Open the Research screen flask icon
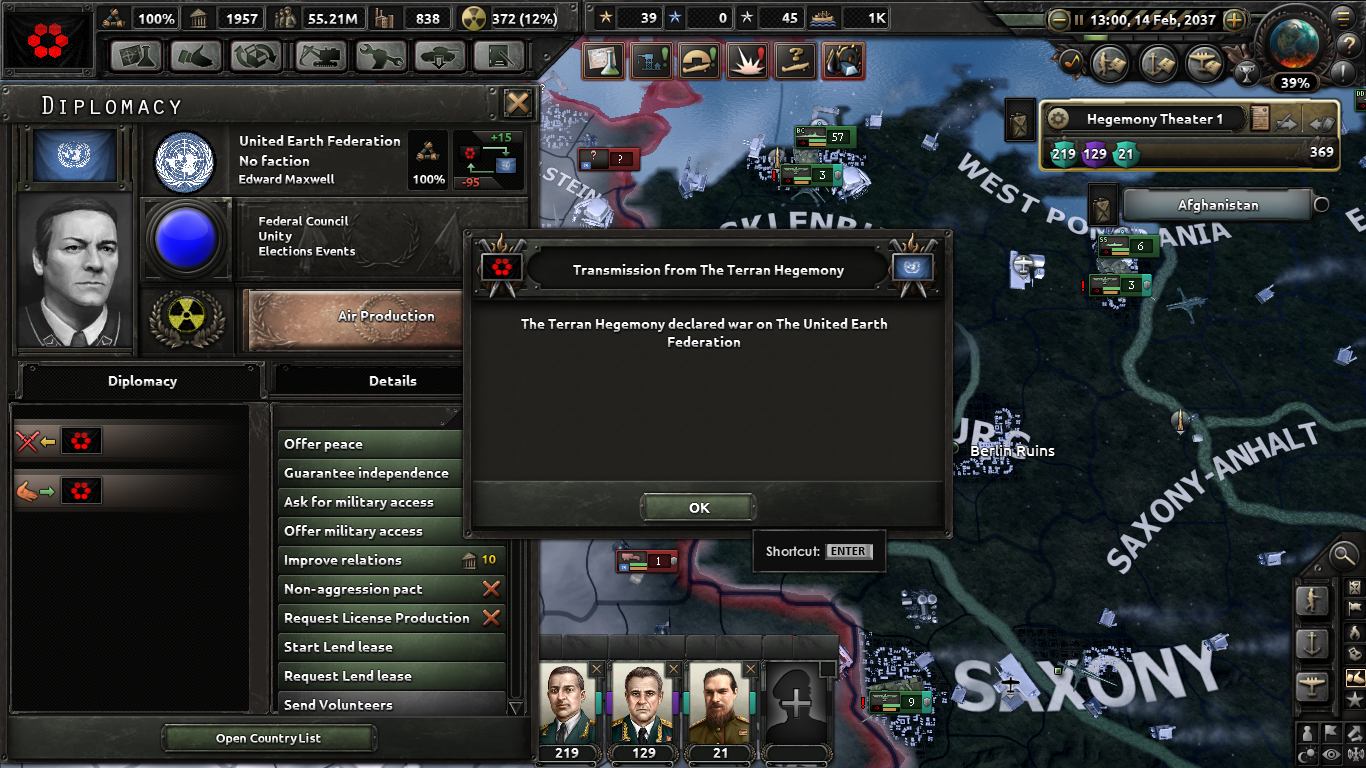 [135, 56]
